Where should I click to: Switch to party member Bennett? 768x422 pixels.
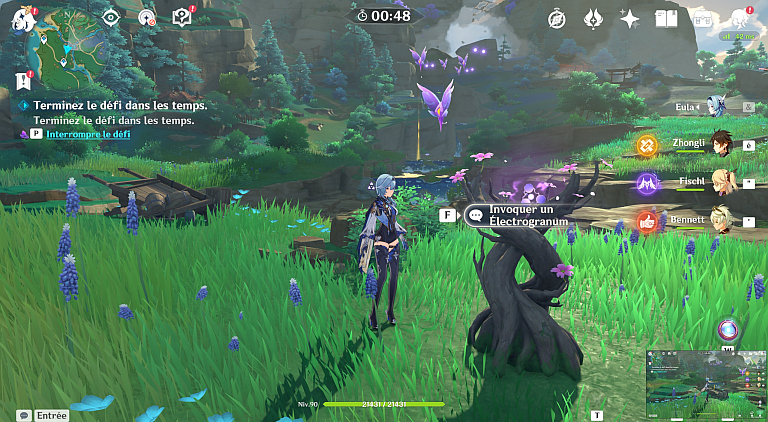[x=719, y=219]
